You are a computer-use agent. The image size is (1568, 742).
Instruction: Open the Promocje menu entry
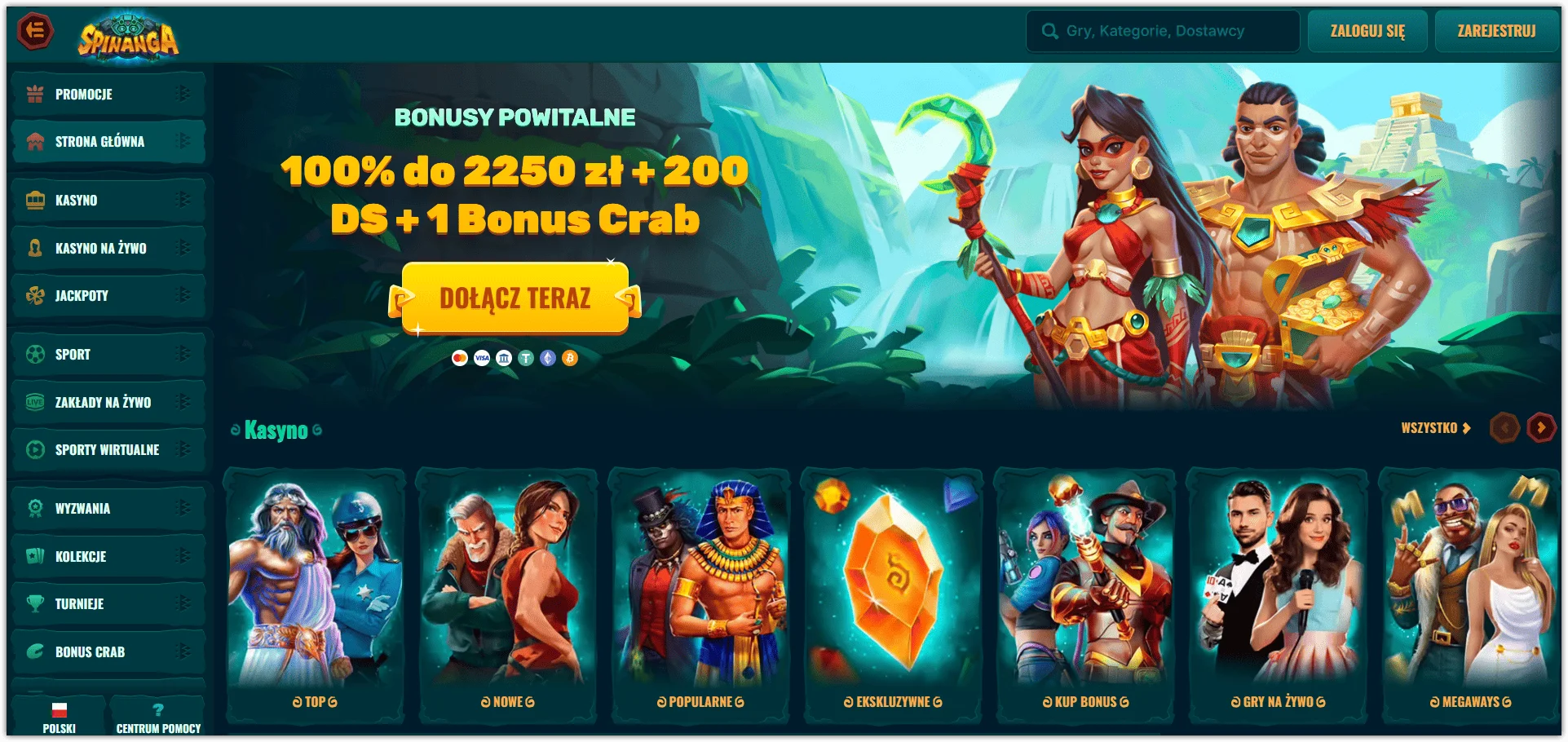click(x=84, y=94)
